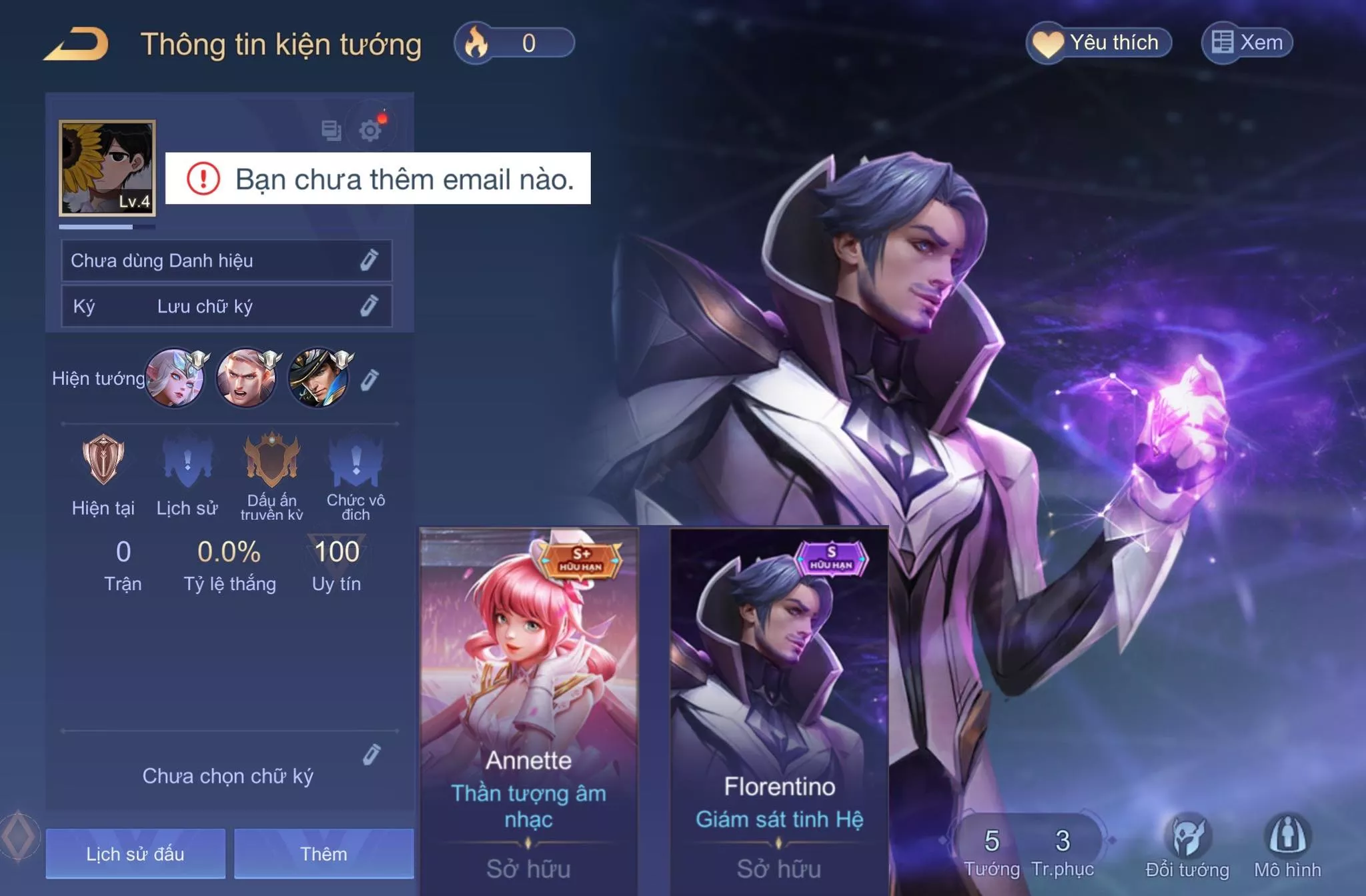Click the Thêm button

323,853
